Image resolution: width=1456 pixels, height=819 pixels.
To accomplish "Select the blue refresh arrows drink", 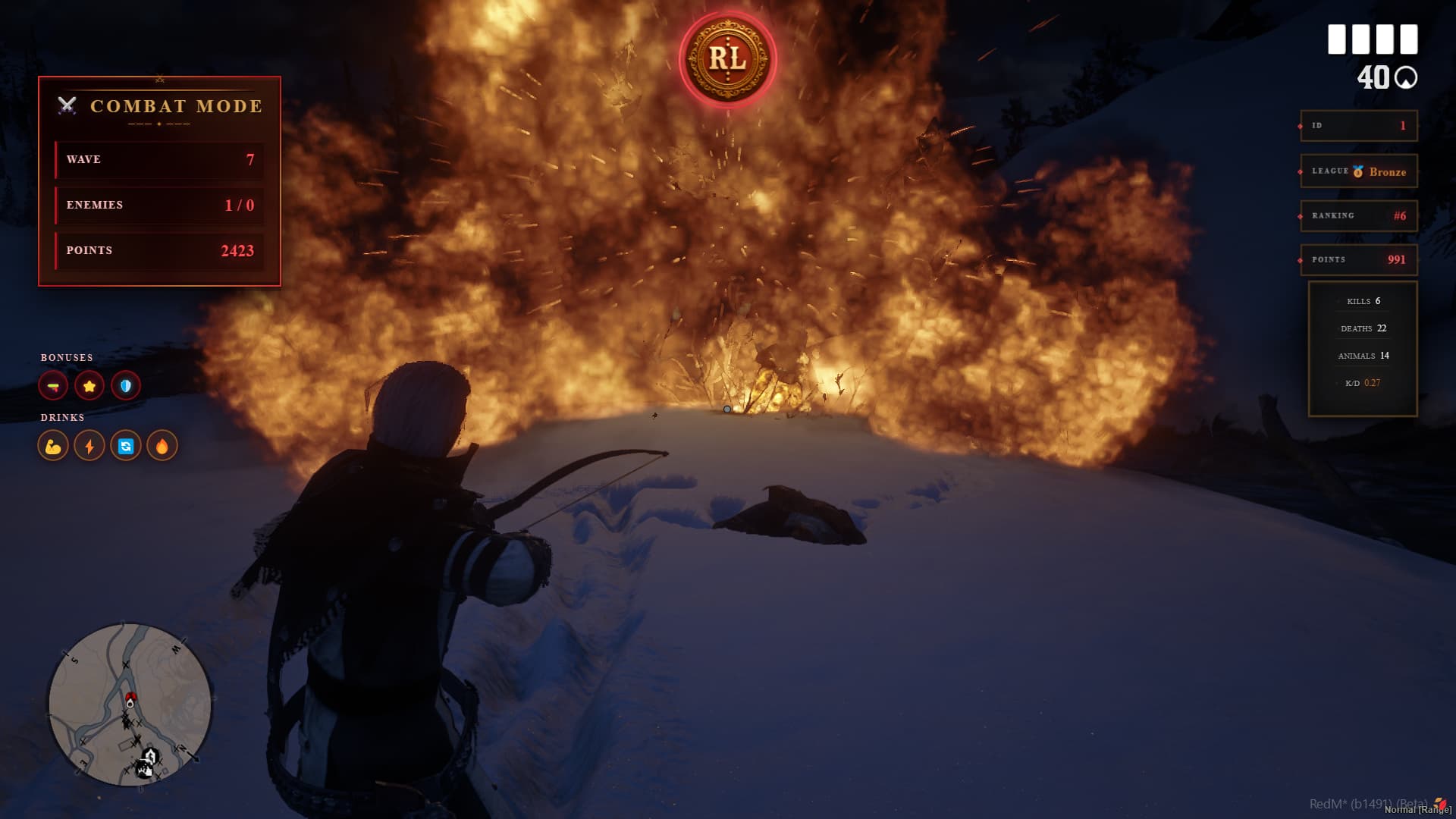I will 126,446.
